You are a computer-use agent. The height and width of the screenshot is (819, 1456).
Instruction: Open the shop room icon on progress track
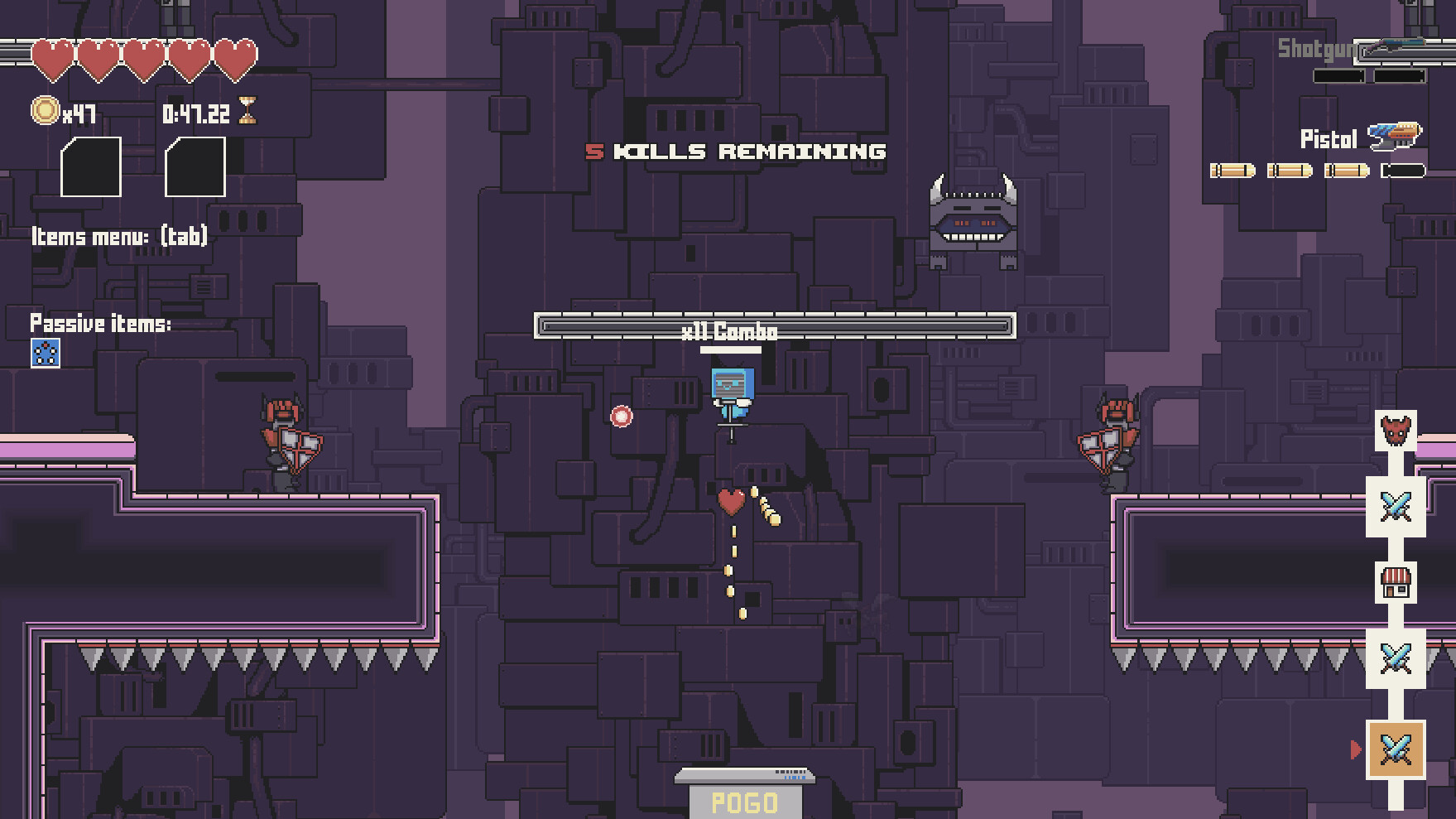pyautogui.click(x=1395, y=583)
